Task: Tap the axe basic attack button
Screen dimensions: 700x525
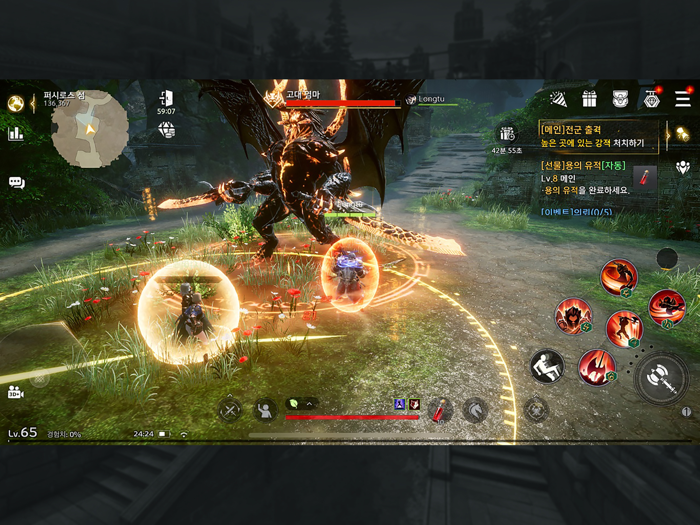Action: coord(661,378)
